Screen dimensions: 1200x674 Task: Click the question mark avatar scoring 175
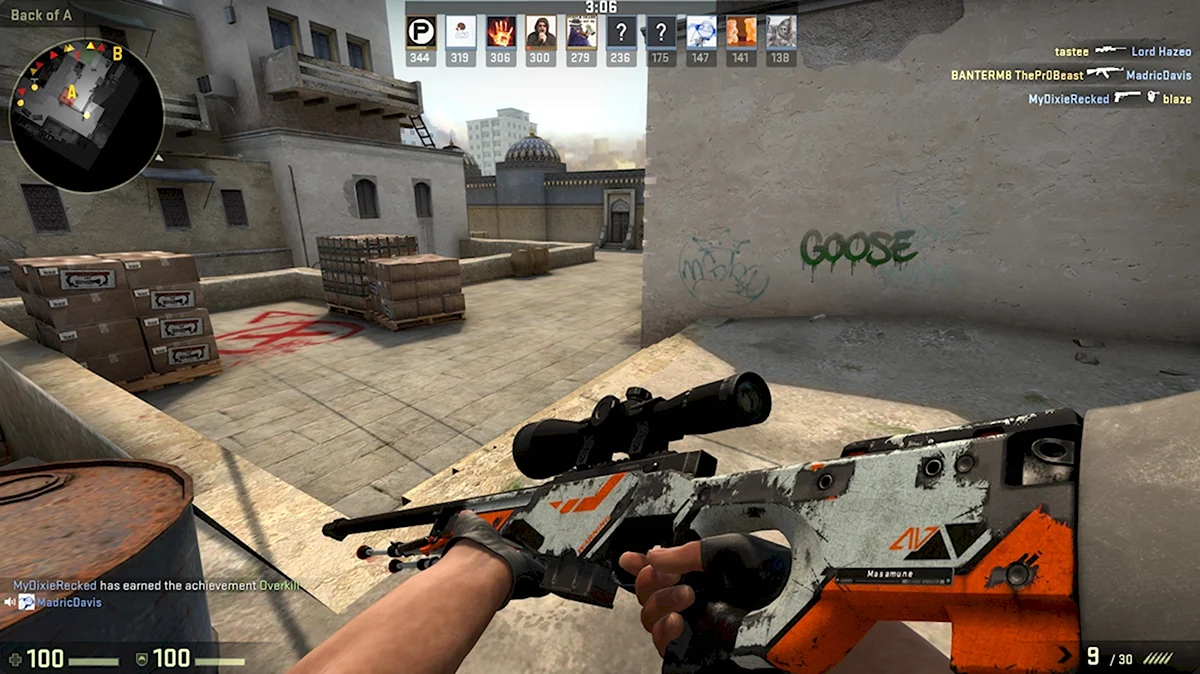661,32
